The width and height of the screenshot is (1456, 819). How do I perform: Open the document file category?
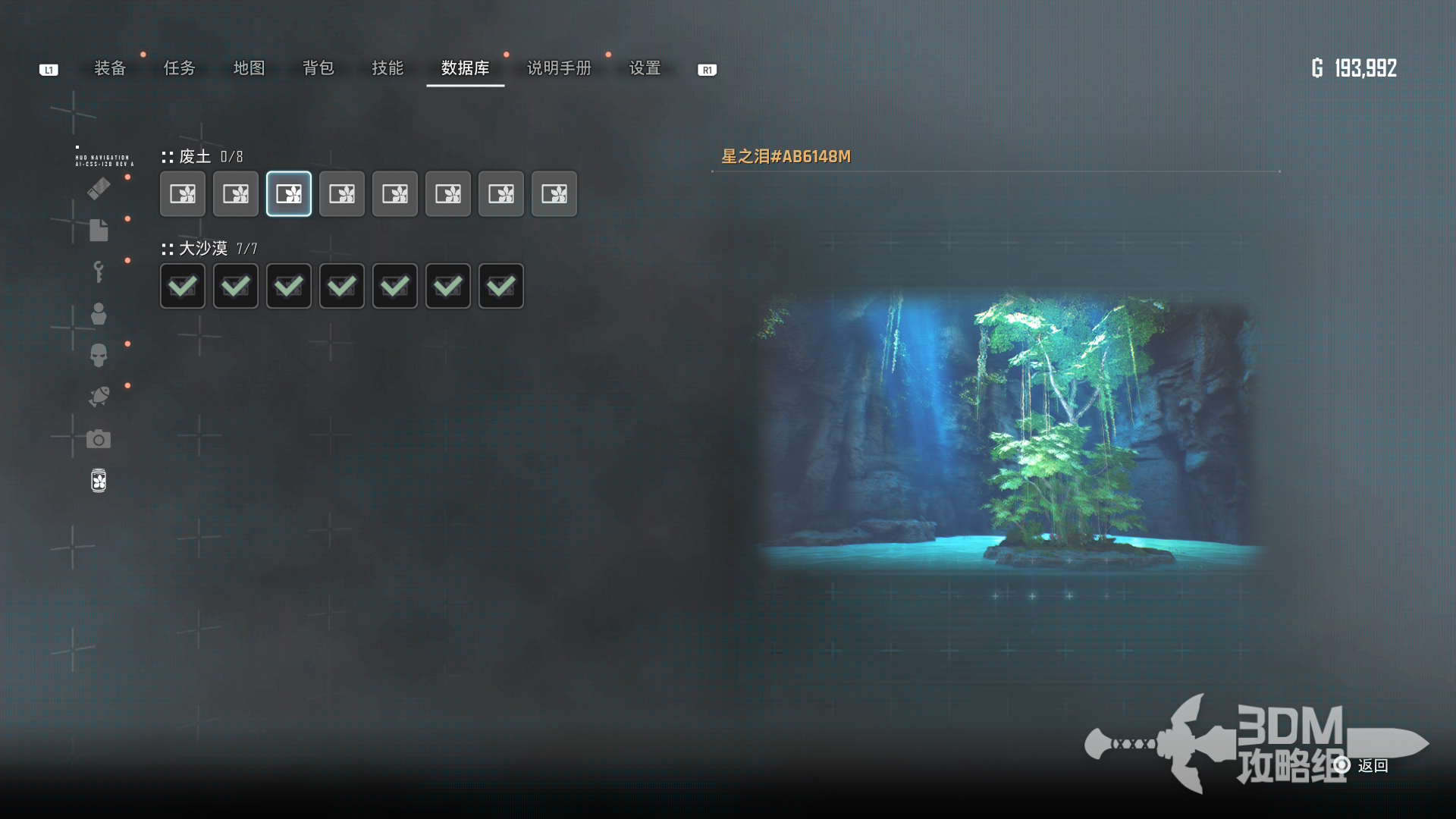[x=99, y=230]
